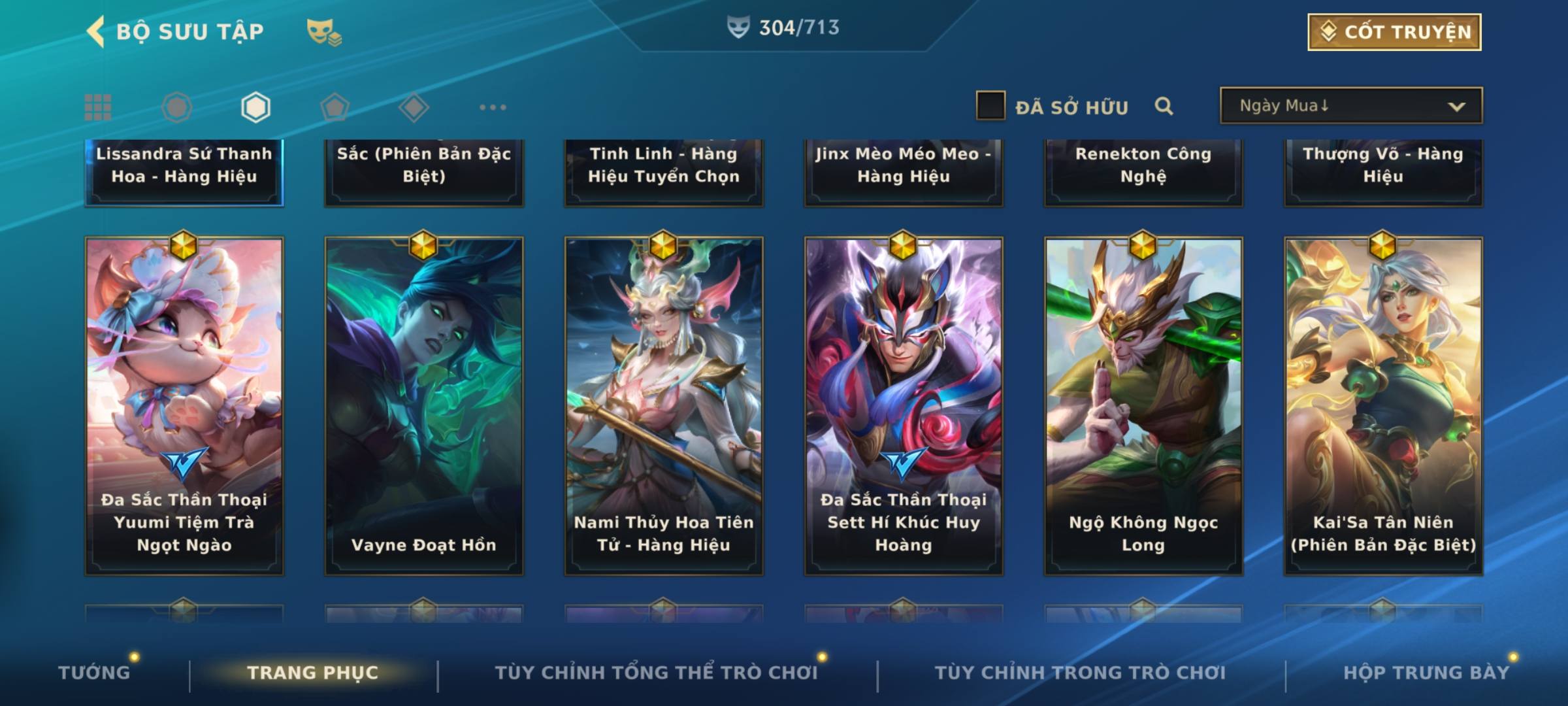This screenshot has height=706, width=1568.
Task: Choose the three-dots more filters icon
Action: pos(493,107)
